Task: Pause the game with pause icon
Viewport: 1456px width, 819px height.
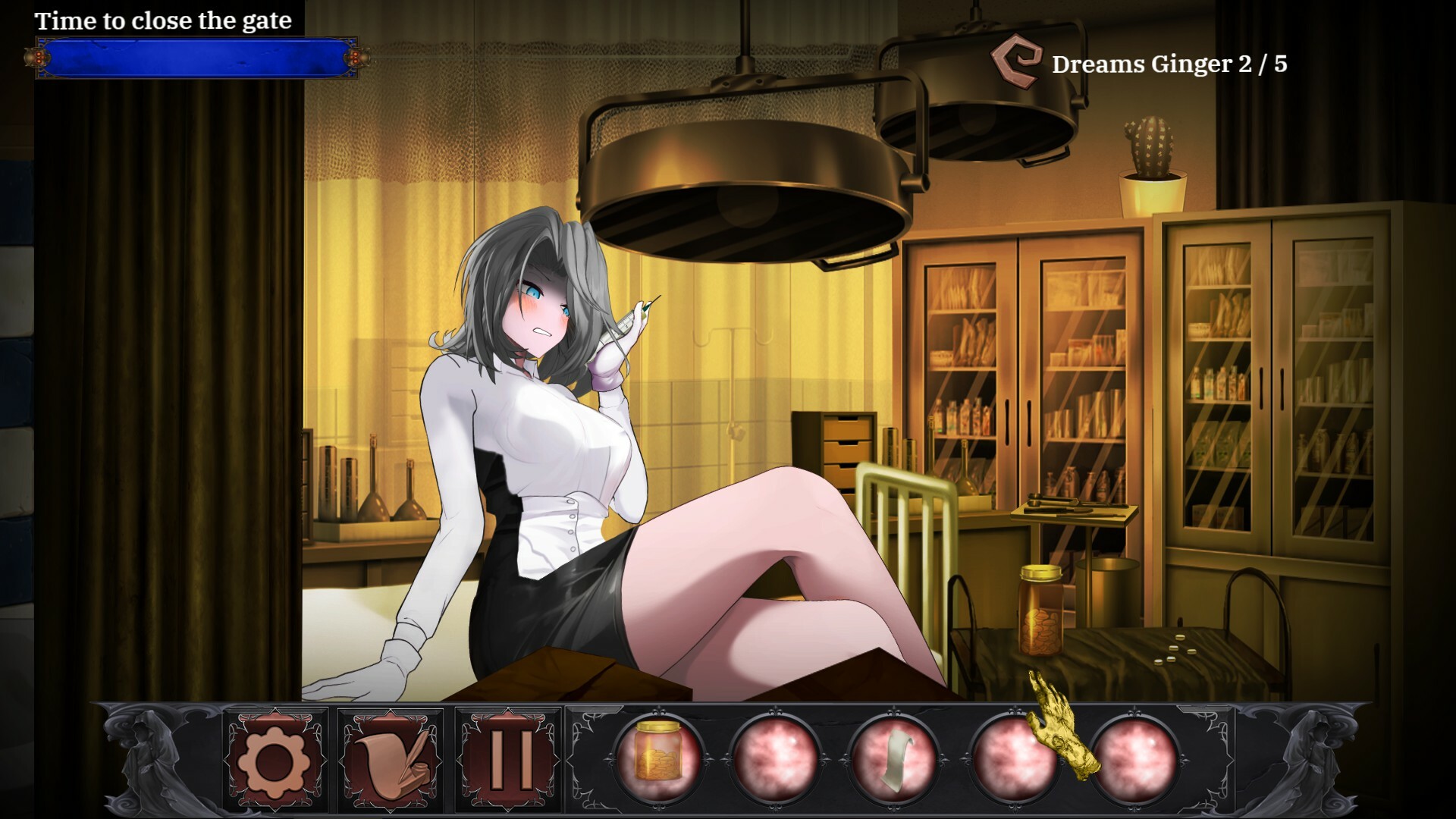Action: click(x=507, y=760)
